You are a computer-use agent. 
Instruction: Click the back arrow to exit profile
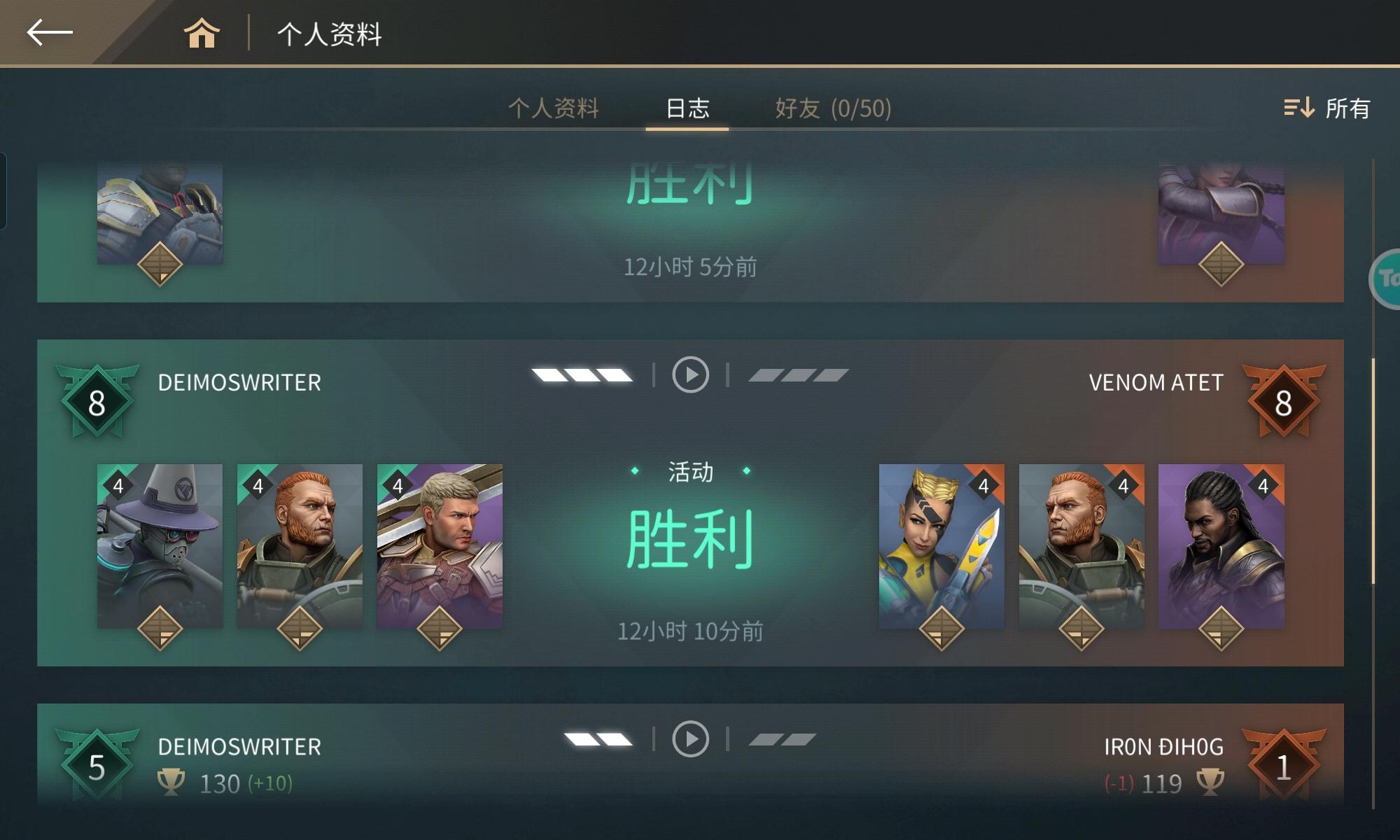pos(49,31)
